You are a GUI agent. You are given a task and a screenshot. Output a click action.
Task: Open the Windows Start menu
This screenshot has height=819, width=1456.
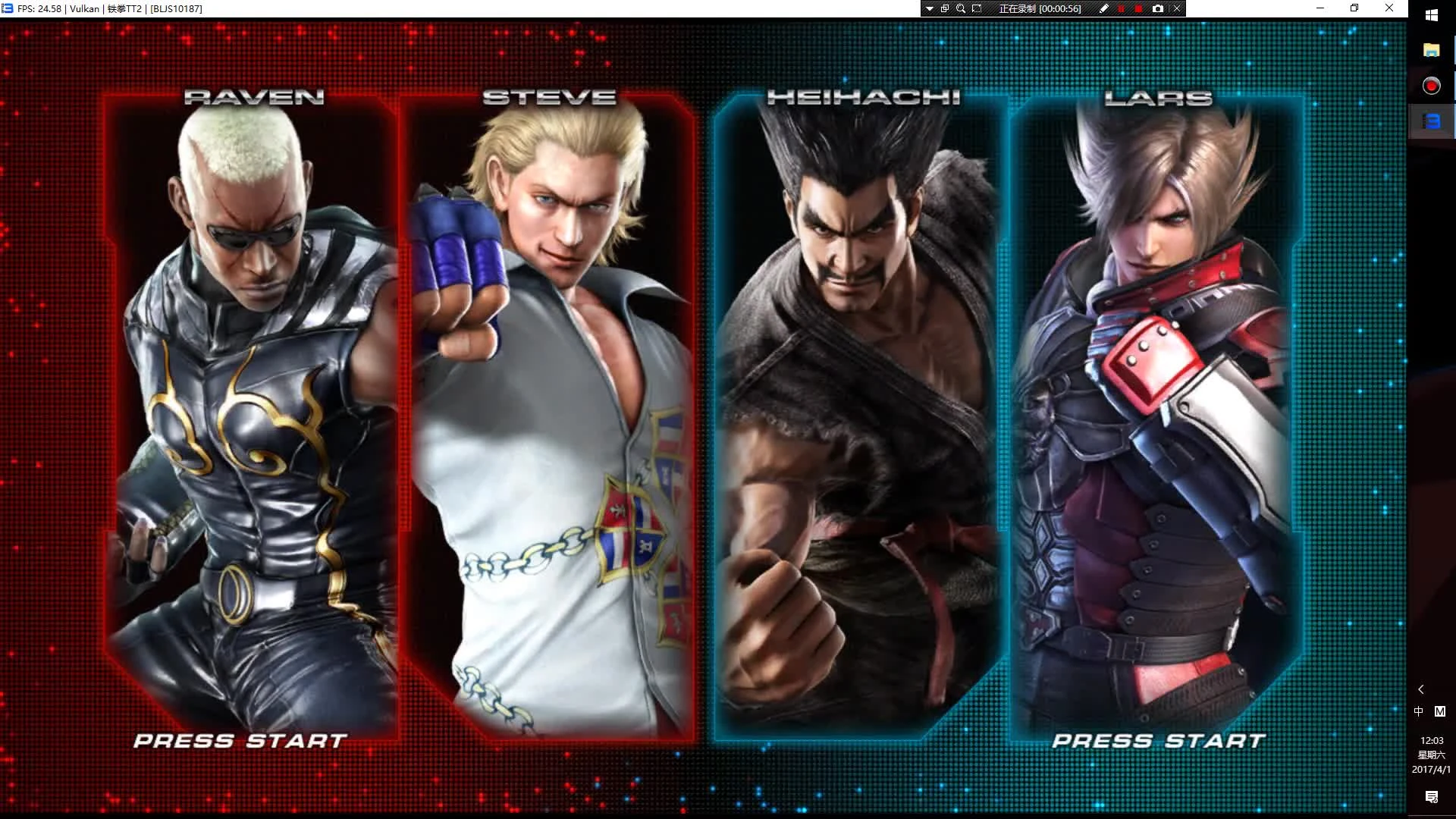[1432, 14]
